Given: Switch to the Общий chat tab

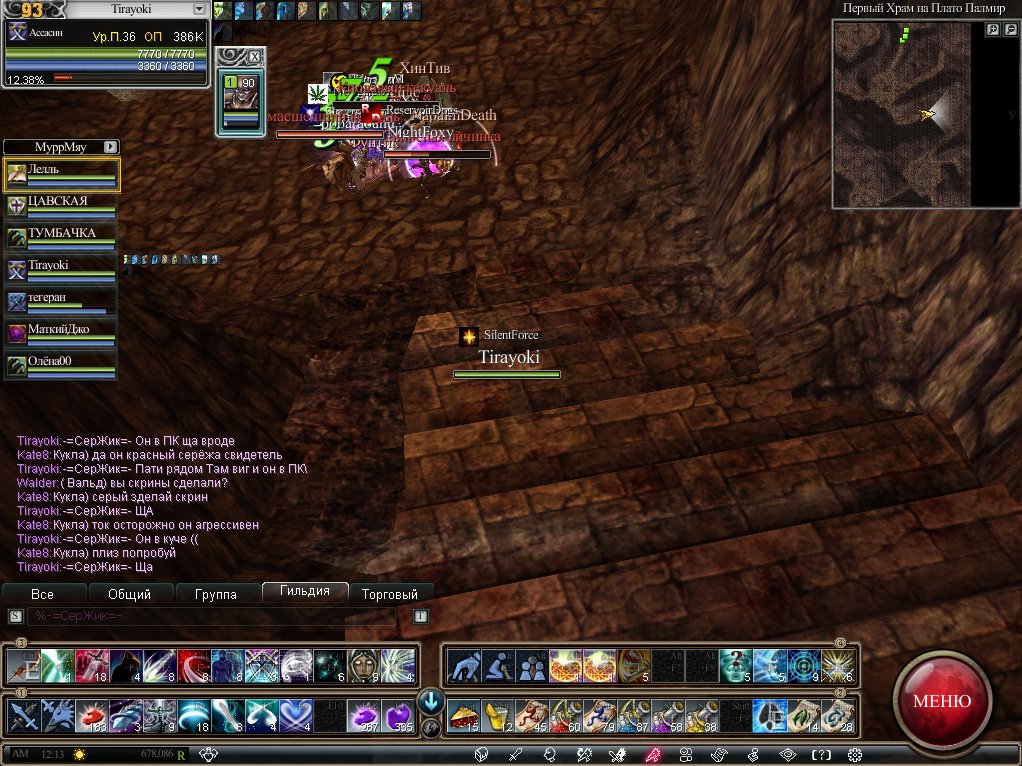Looking at the screenshot, I should (129, 594).
